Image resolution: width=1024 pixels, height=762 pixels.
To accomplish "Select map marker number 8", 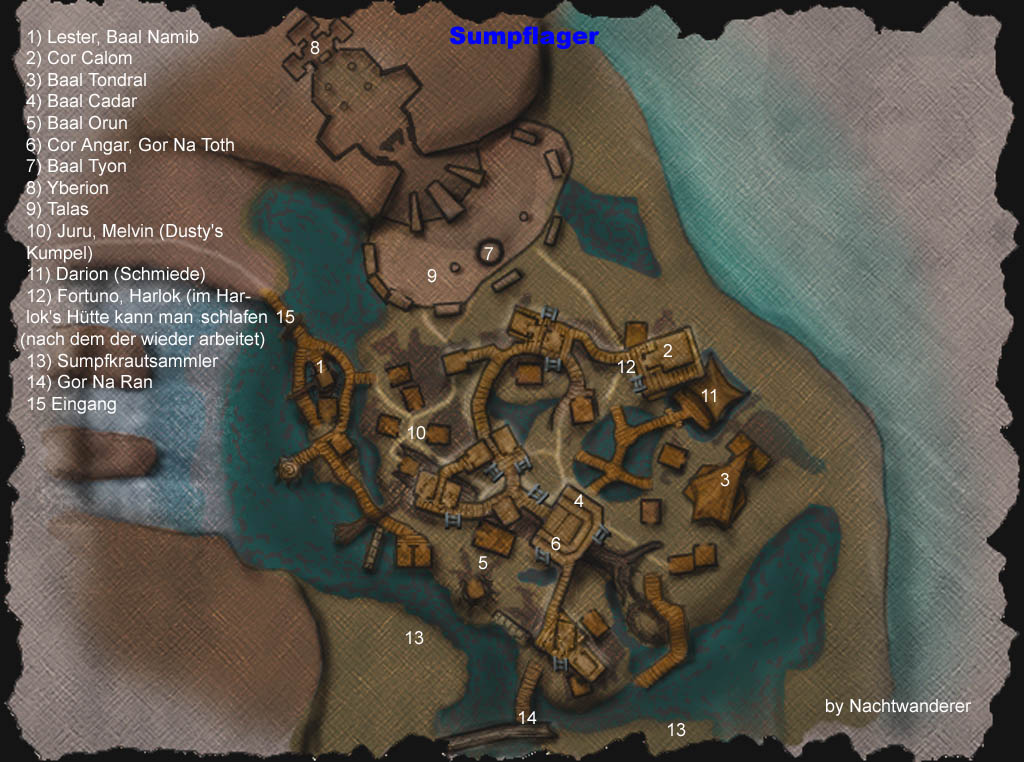I will click(x=314, y=47).
